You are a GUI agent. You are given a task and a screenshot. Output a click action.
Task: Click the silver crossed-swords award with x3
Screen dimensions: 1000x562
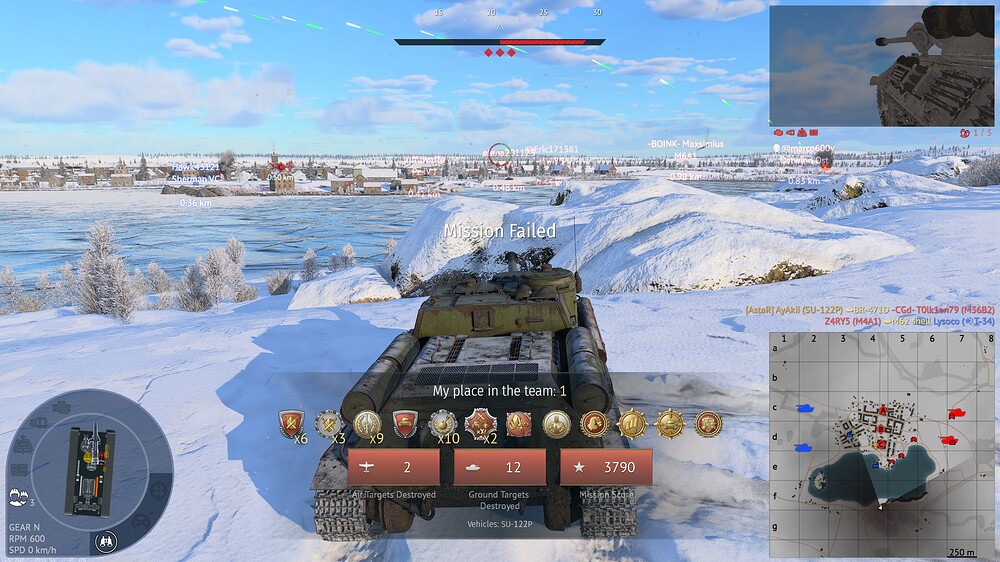[x=329, y=425]
